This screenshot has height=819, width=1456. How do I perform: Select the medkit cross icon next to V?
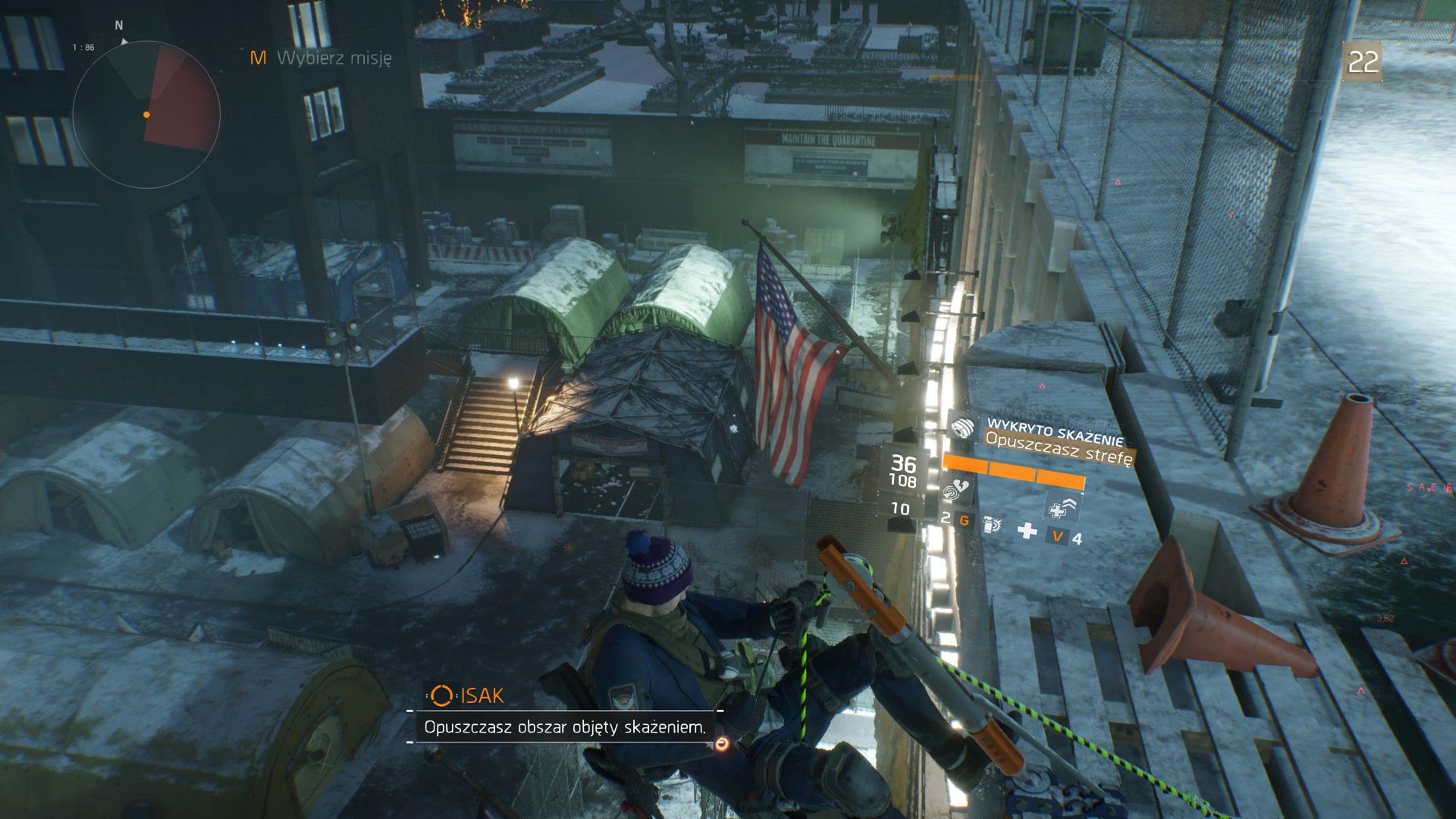[x=1027, y=531]
